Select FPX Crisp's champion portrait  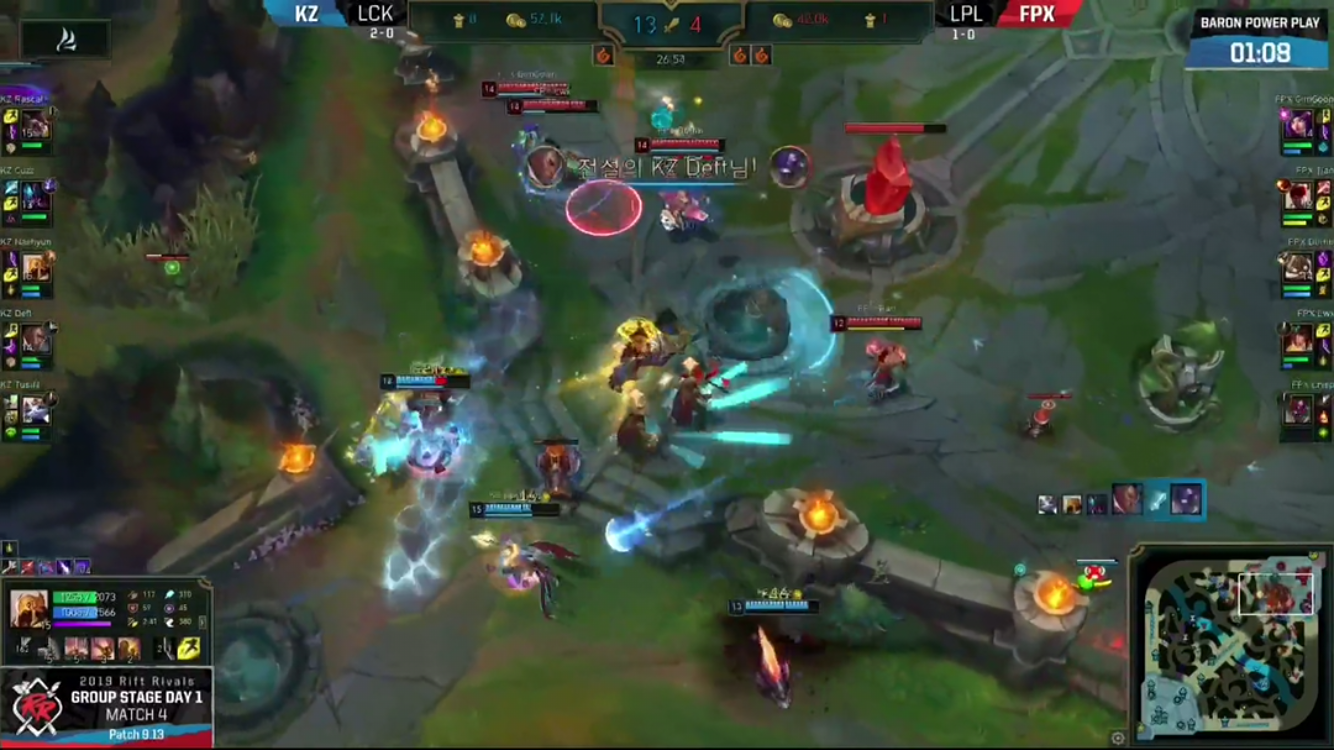point(1298,410)
